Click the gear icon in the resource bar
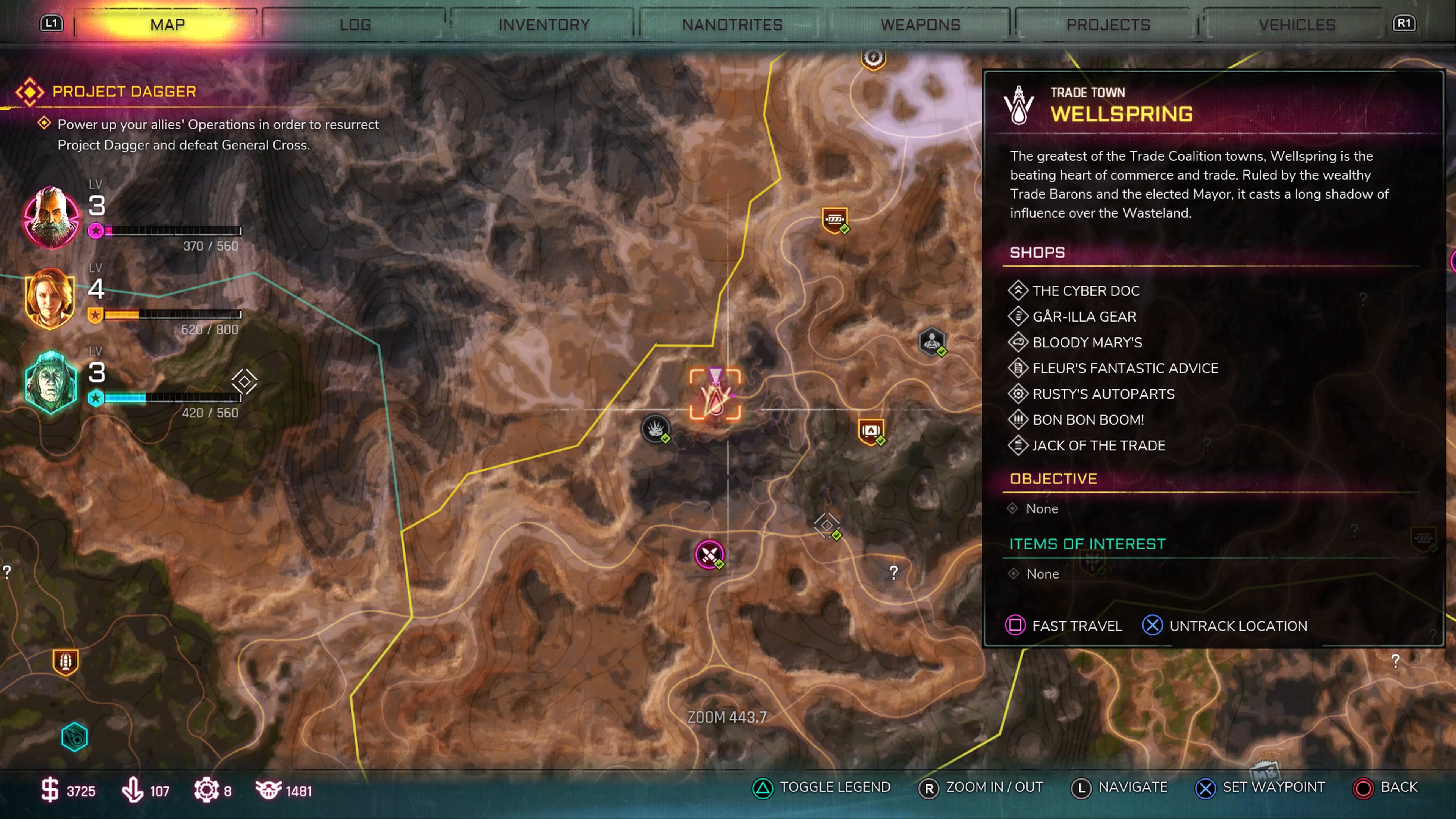Viewport: 1456px width, 819px height. coord(207,789)
